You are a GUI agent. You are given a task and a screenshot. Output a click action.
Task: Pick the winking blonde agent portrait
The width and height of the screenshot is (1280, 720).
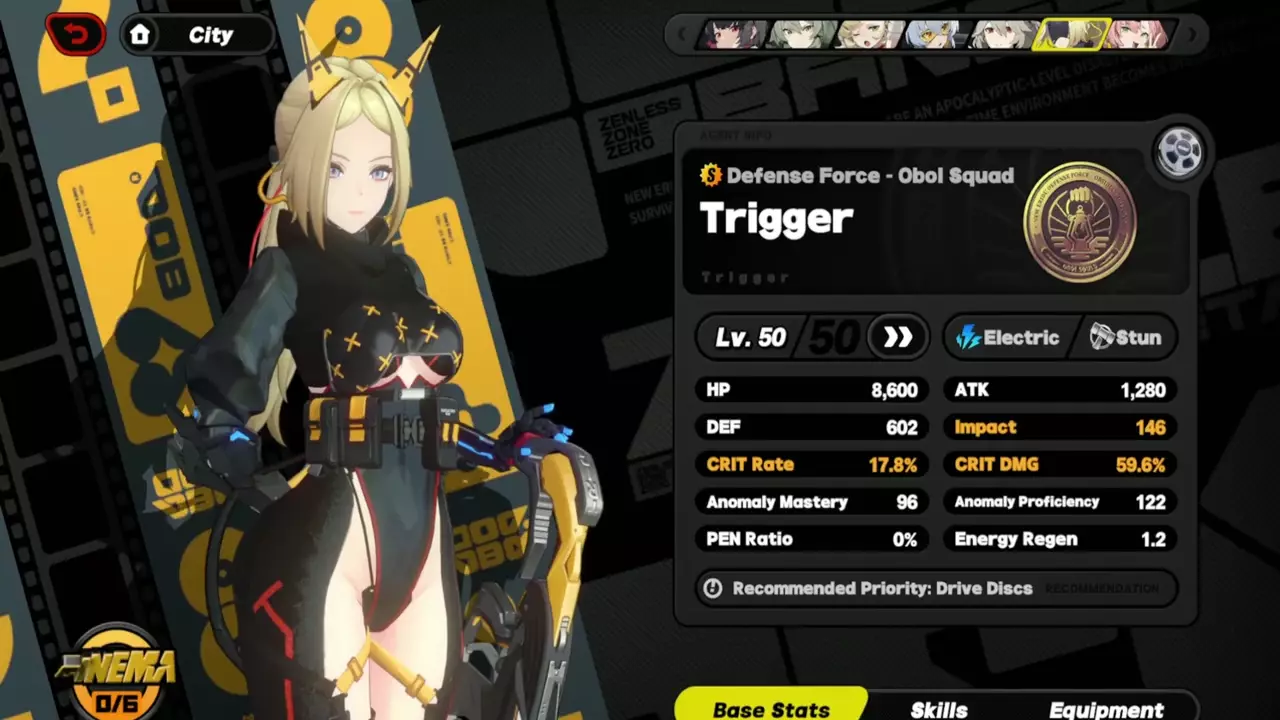[868, 35]
